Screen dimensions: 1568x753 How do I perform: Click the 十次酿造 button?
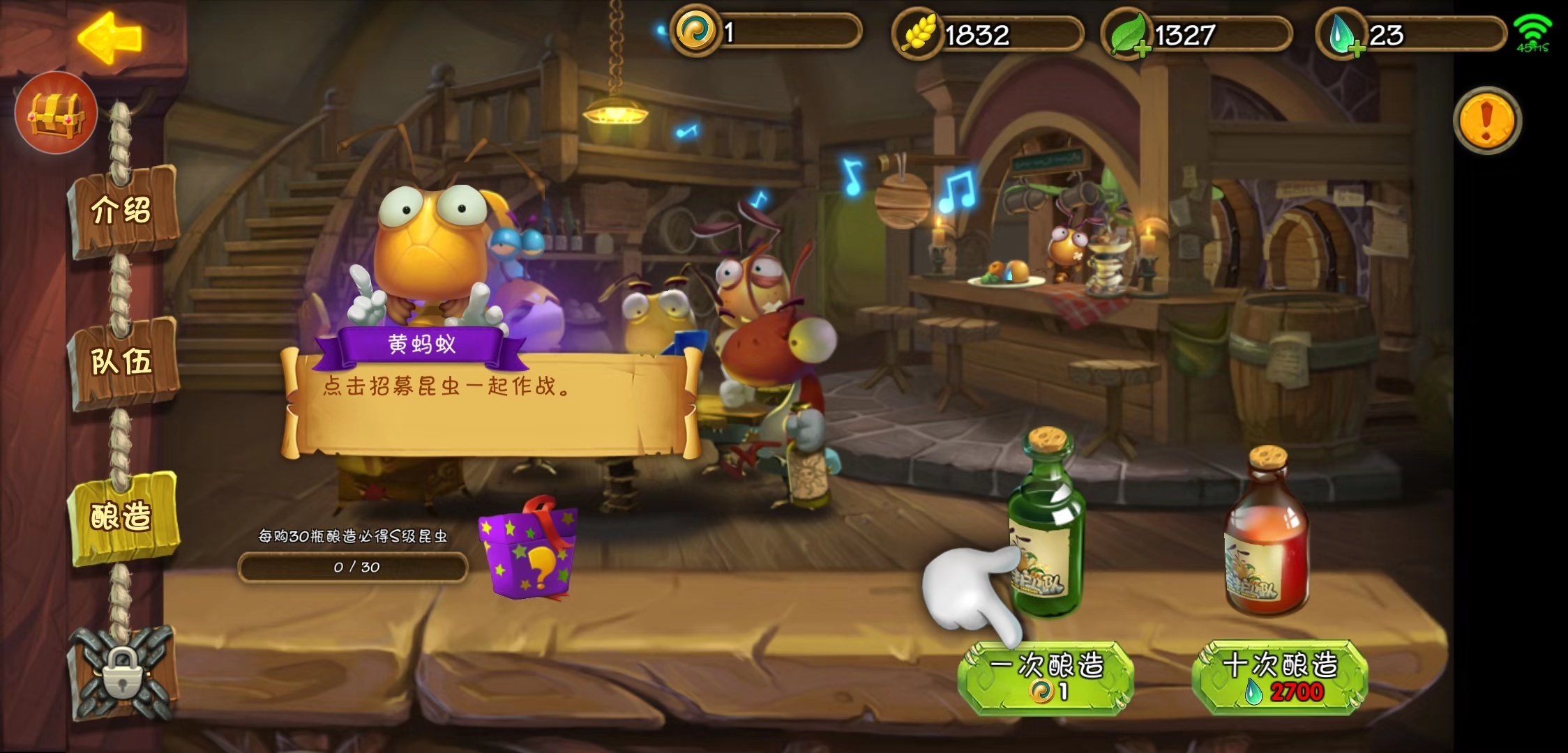[x=1280, y=676]
